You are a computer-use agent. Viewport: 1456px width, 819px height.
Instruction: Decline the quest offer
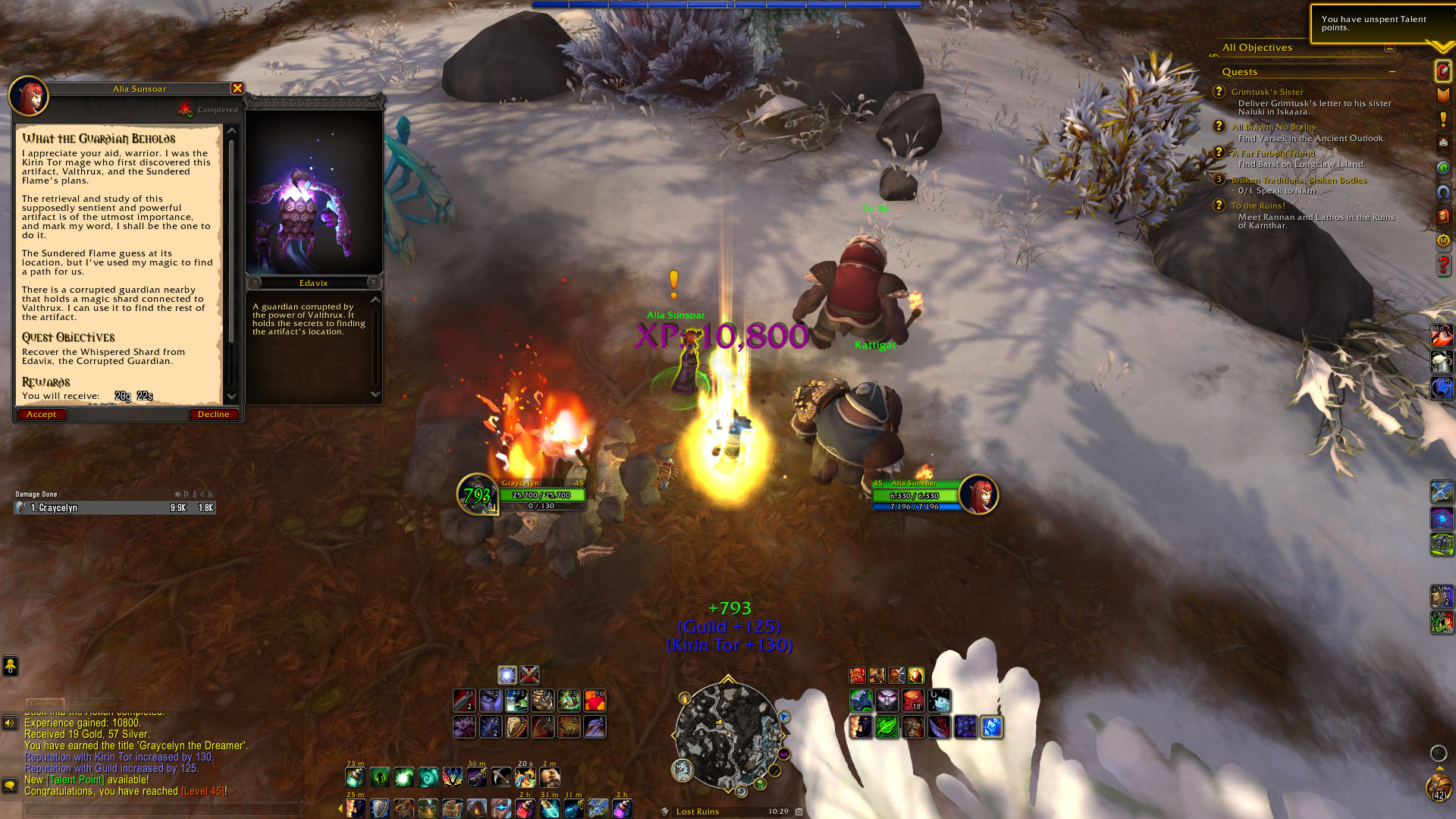[x=213, y=414]
